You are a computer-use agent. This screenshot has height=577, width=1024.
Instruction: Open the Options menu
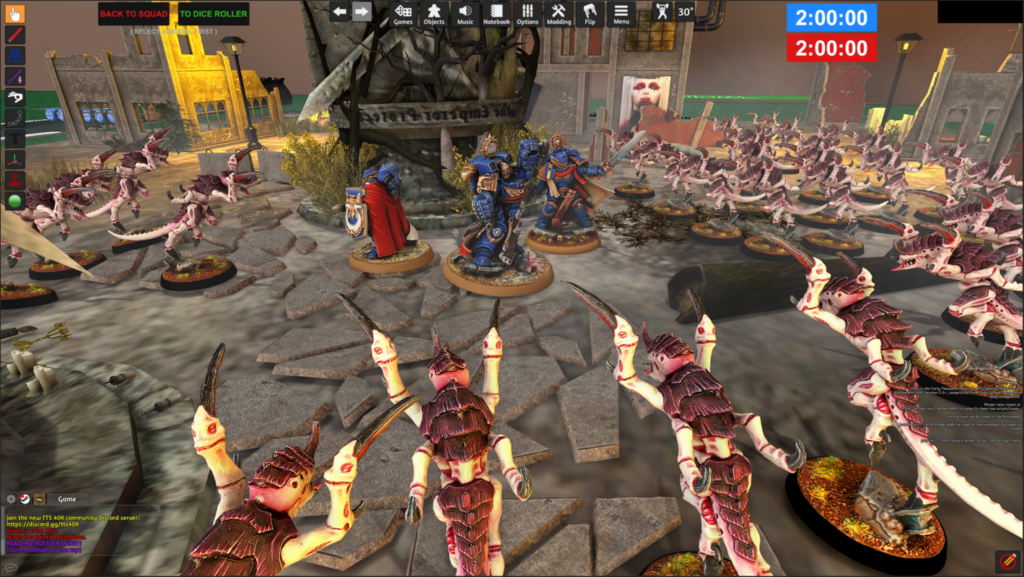(x=527, y=13)
